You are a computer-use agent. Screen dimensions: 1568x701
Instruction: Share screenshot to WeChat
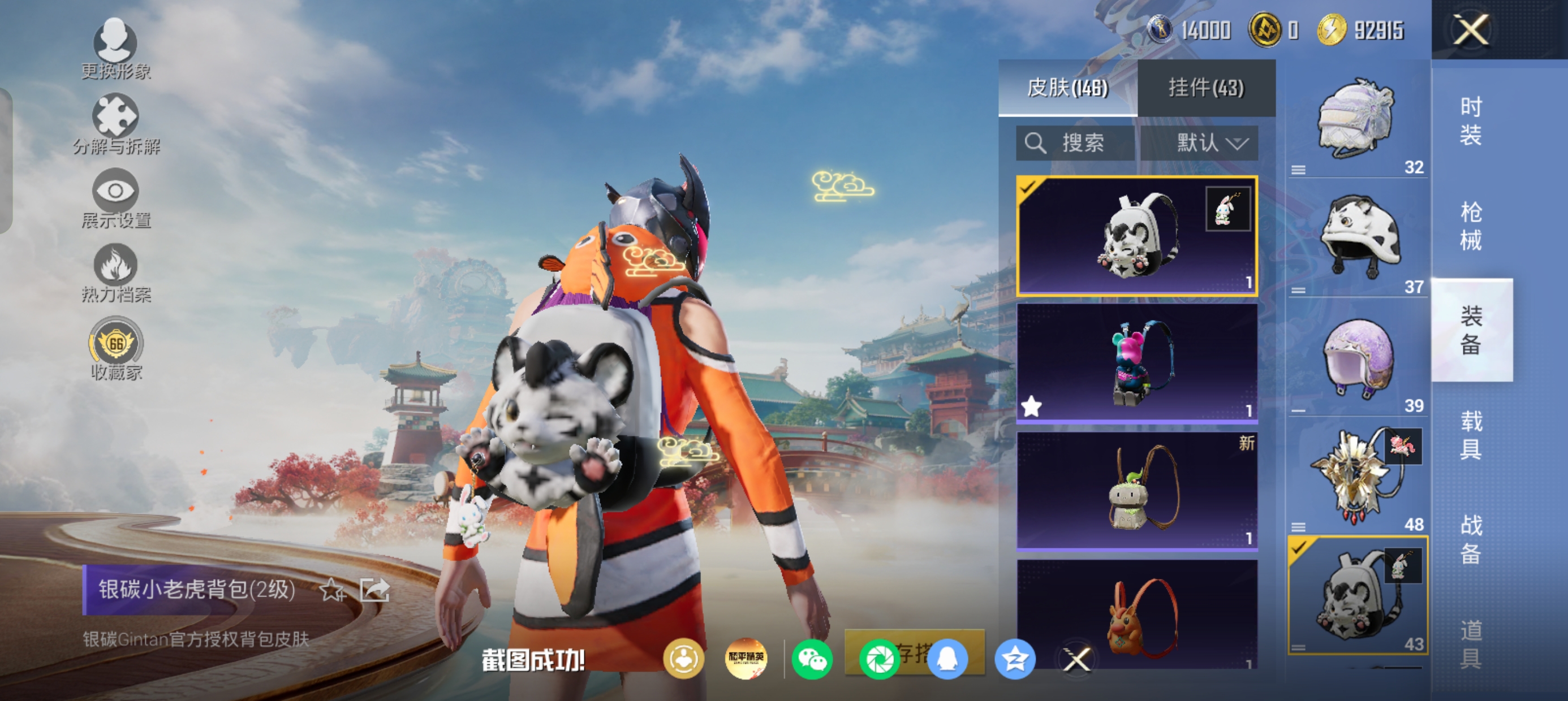812,659
